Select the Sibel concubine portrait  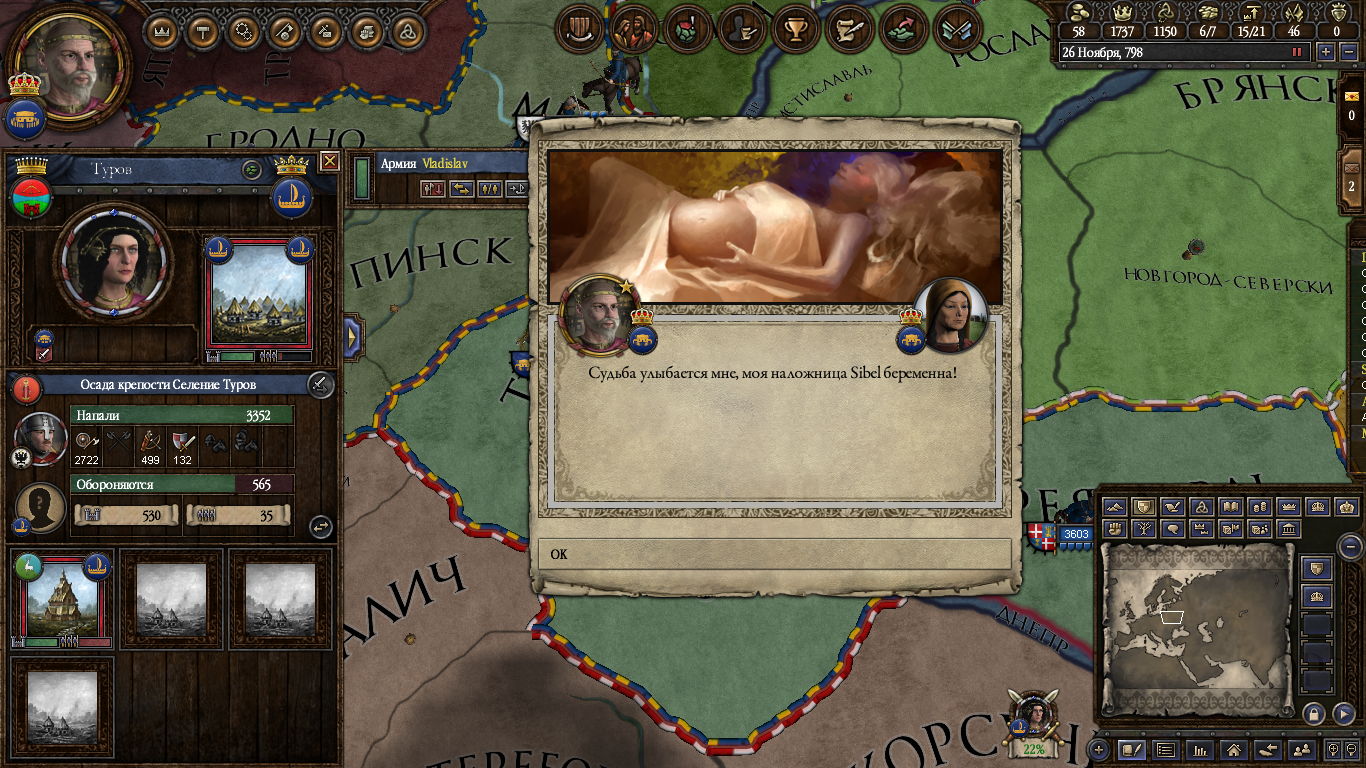pos(950,315)
